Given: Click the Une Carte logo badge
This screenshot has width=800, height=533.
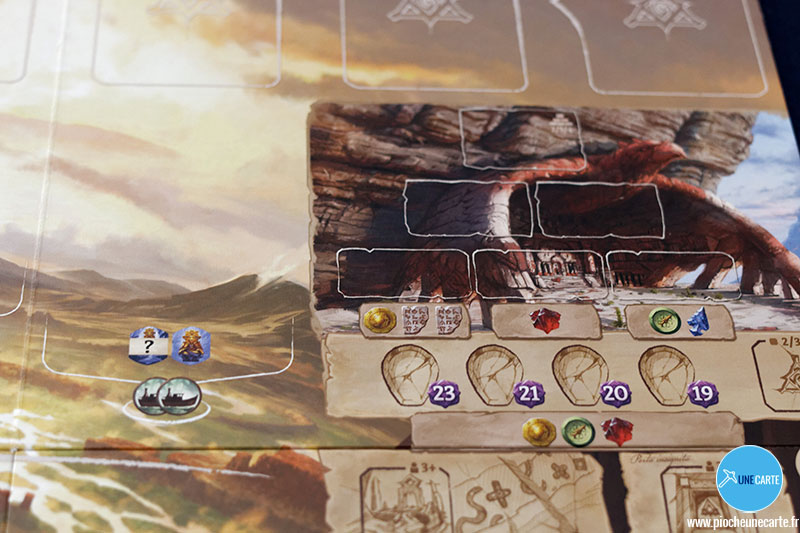Looking at the screenshot, I should [x=750, y=478].
